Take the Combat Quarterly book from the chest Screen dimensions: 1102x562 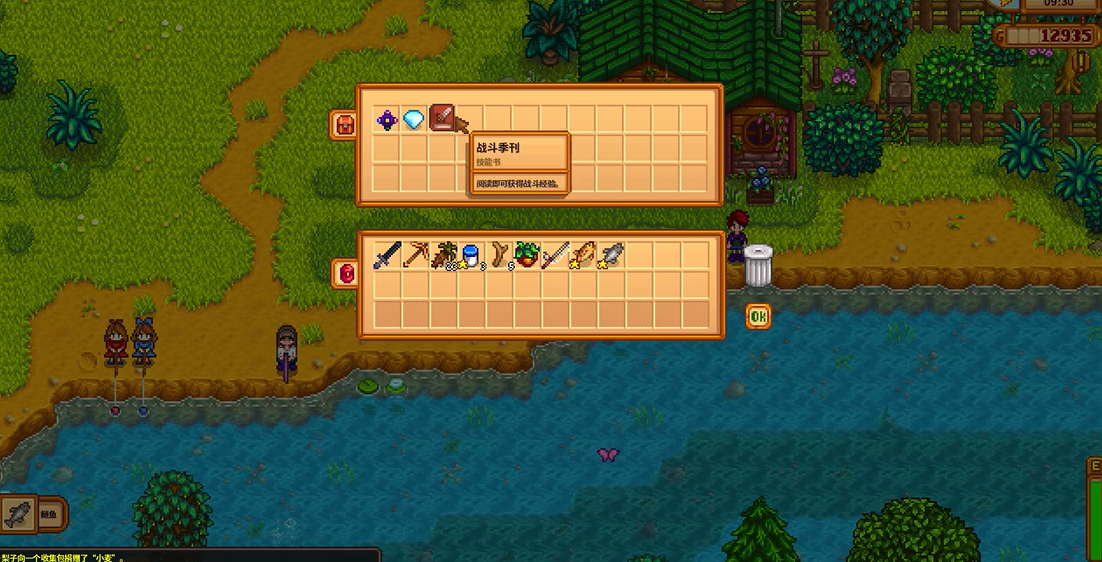coord(442,119)
